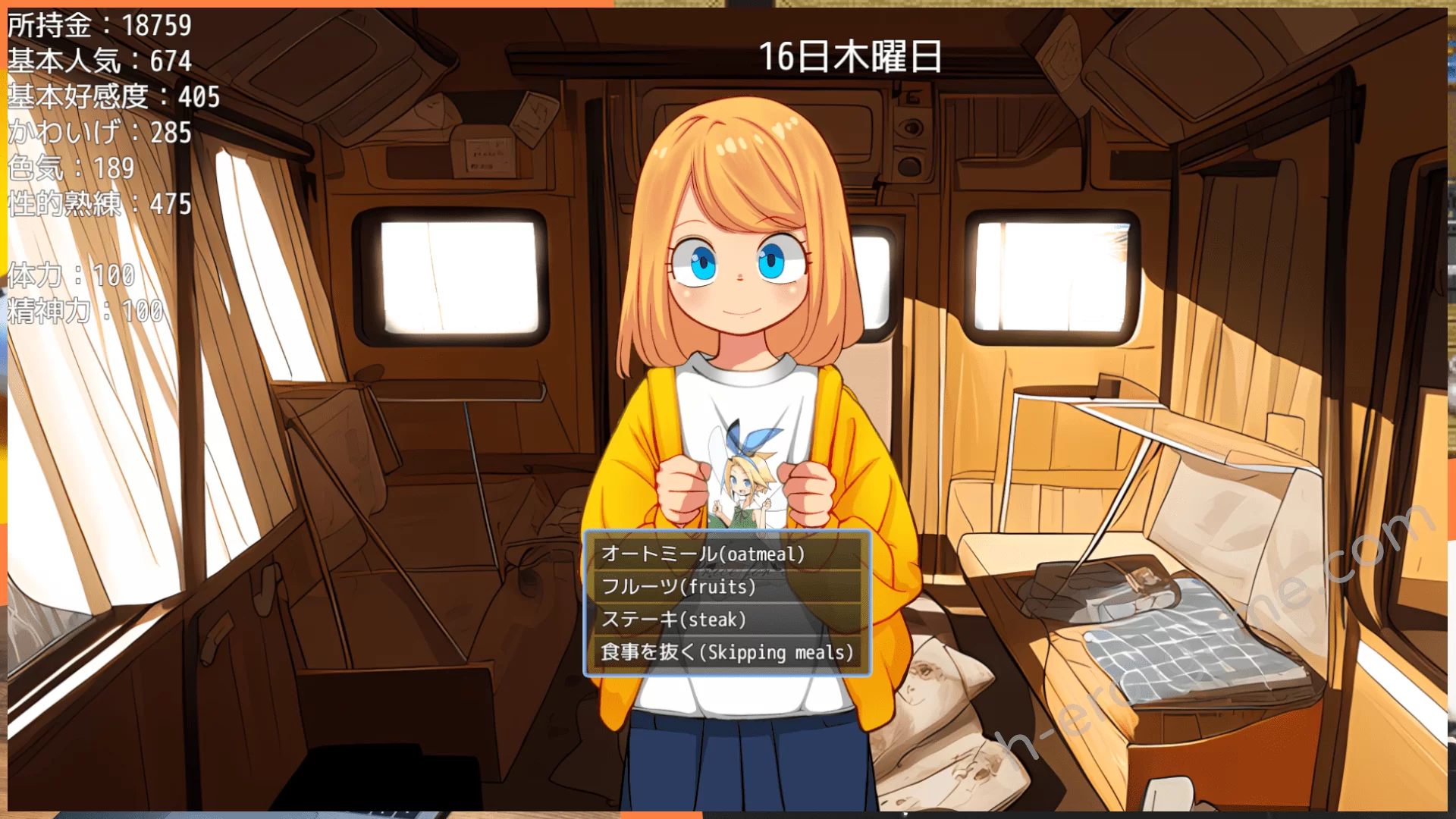Image resolution: width=1456 pixels, height=819 pixels.
Task: Choose Skipping meals
Action: [x=726, y=652]
